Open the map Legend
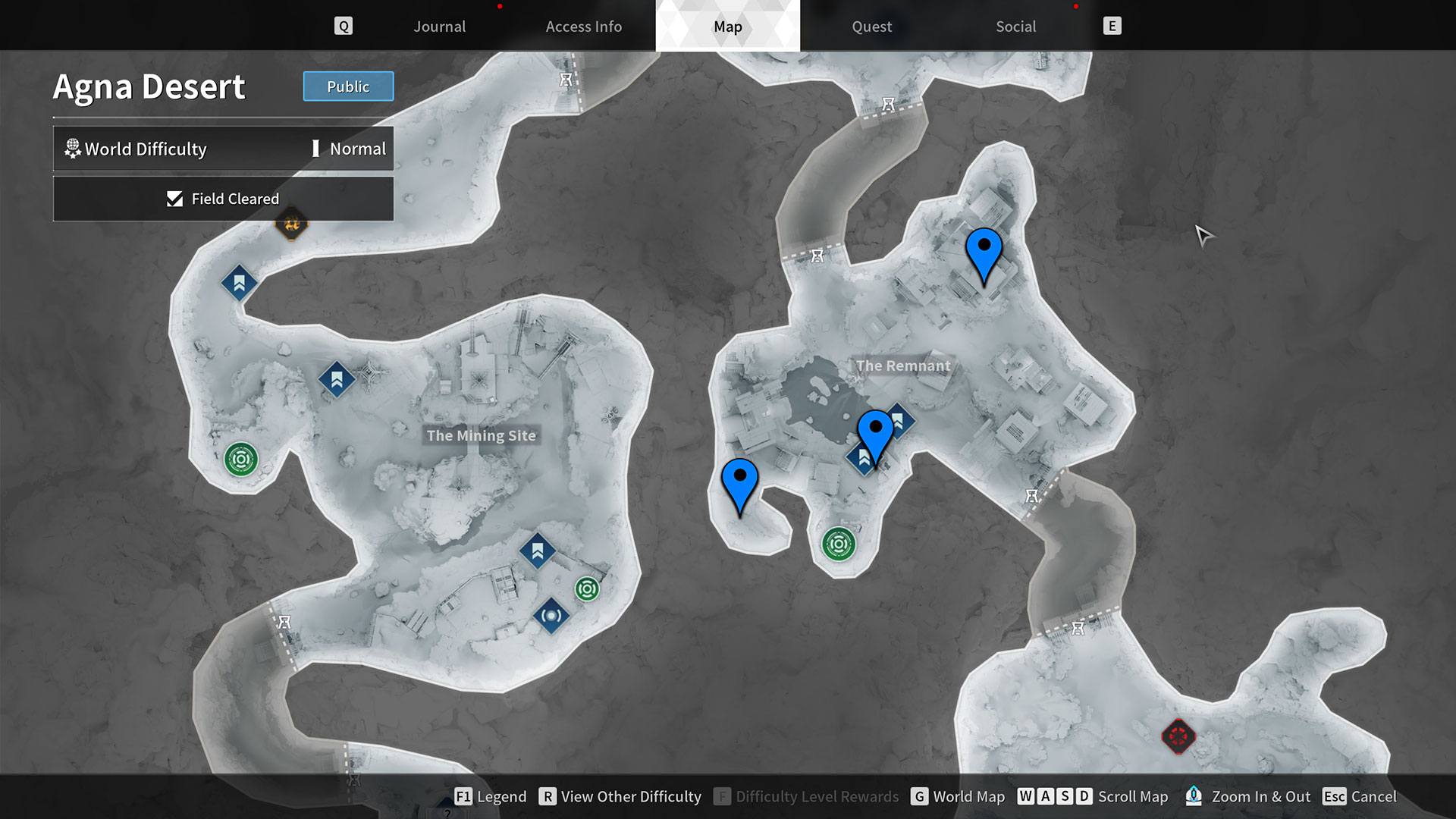1456x819 pixels. [x=491, y=797]
